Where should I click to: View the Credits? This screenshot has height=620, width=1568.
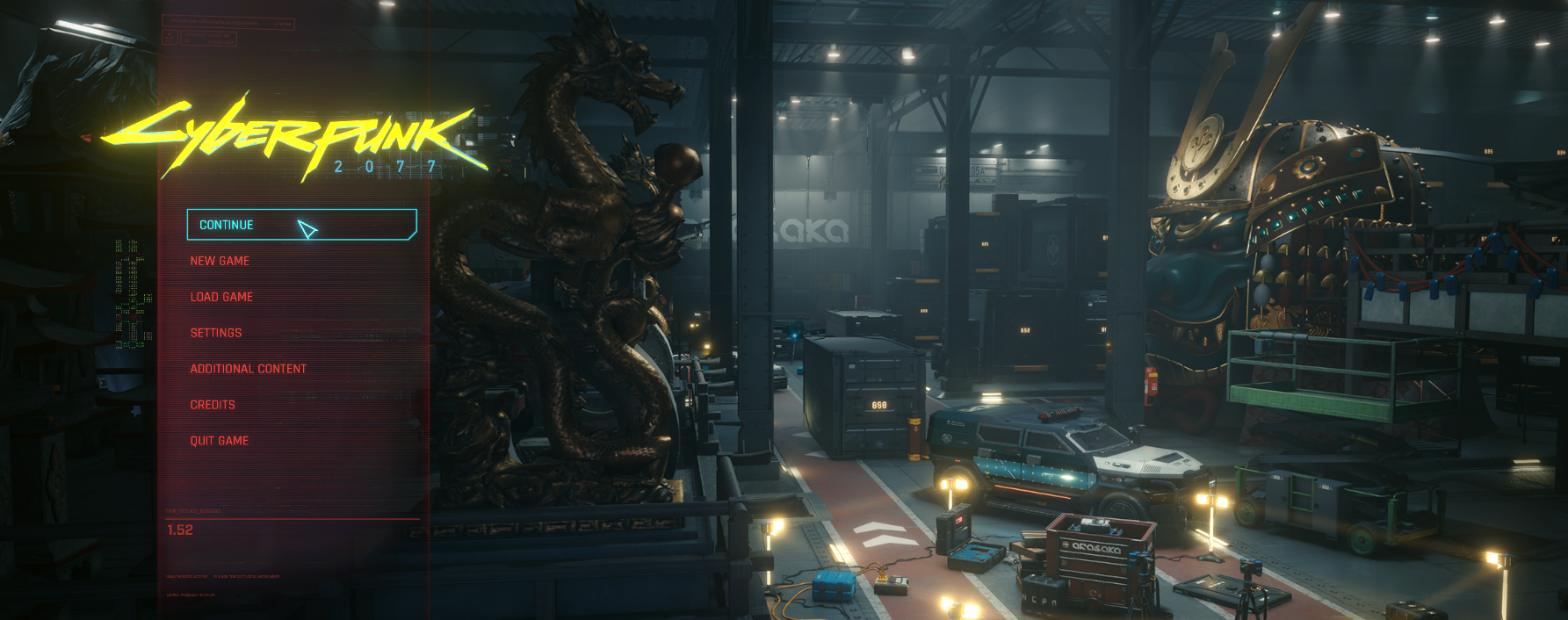coord(213,405)
